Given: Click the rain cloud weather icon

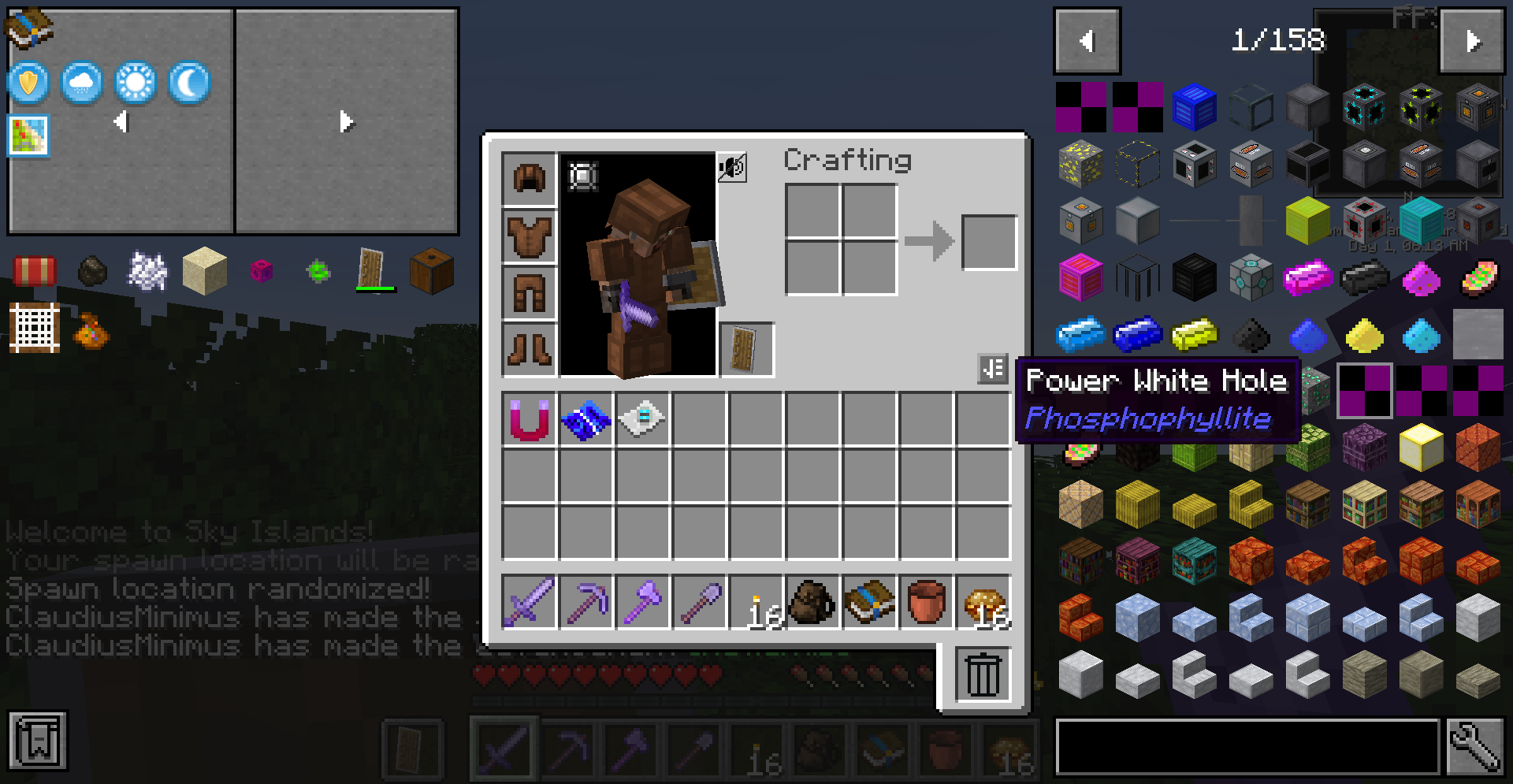Looking at the screenshot, I should (x=80, y=83).
